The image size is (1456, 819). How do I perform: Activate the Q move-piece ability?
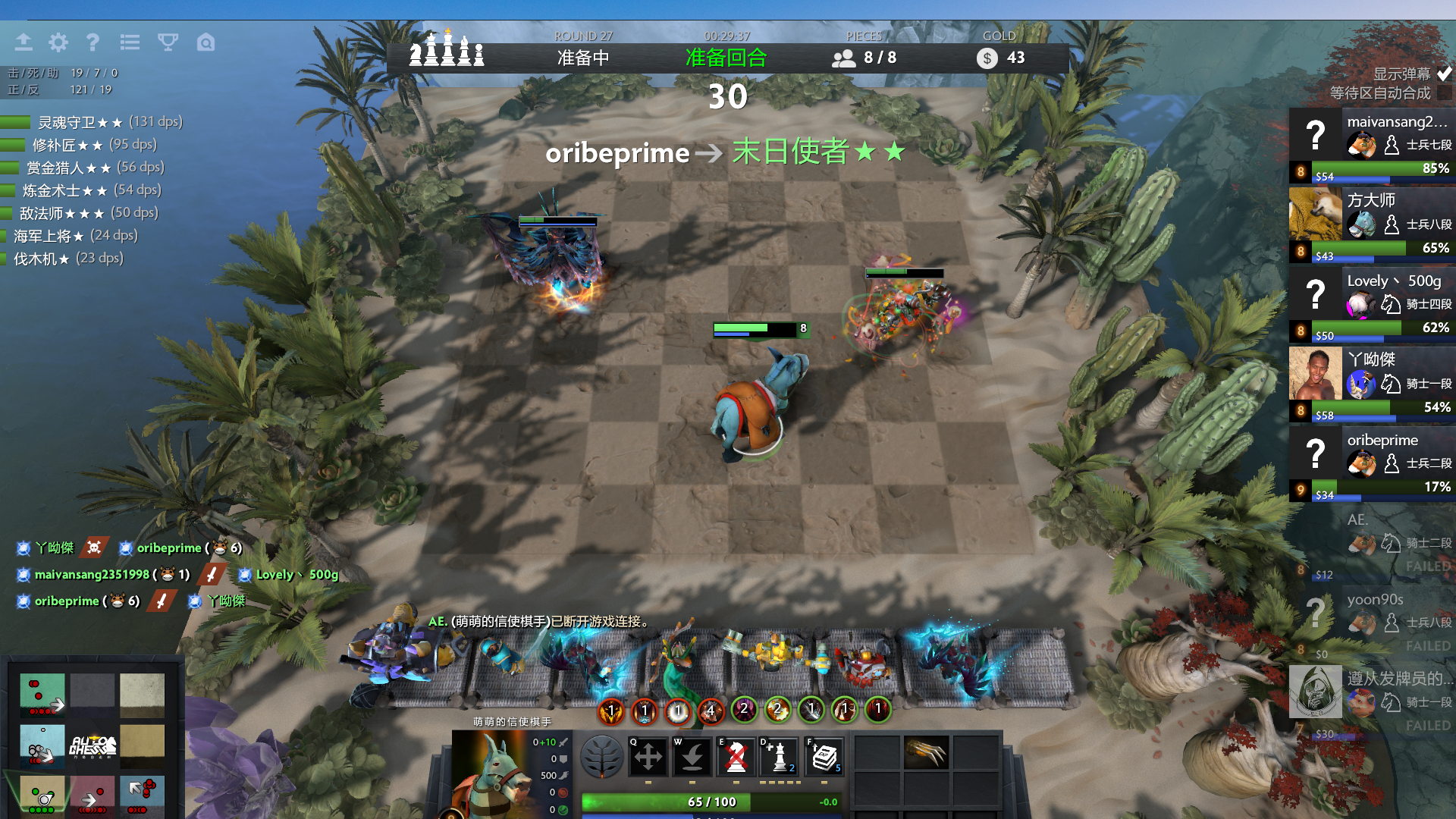pos(648,756)
